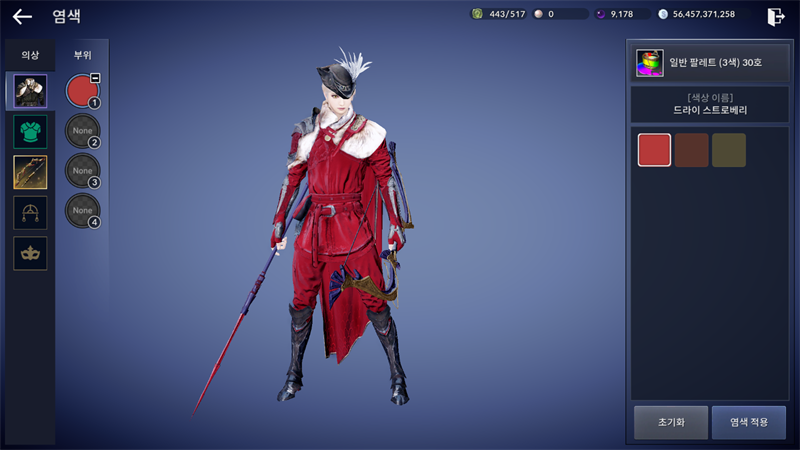Select the outfit costume thumbnail
Image resolution: width=800 pixels, height=450 pixels.
click(x=29, y=91)
